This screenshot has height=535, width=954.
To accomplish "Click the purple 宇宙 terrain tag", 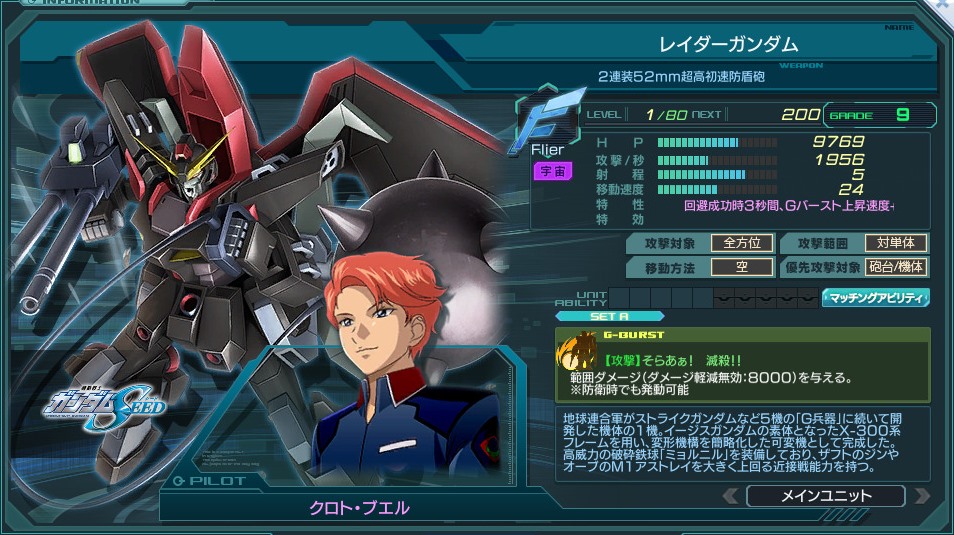I will [551, 171].
